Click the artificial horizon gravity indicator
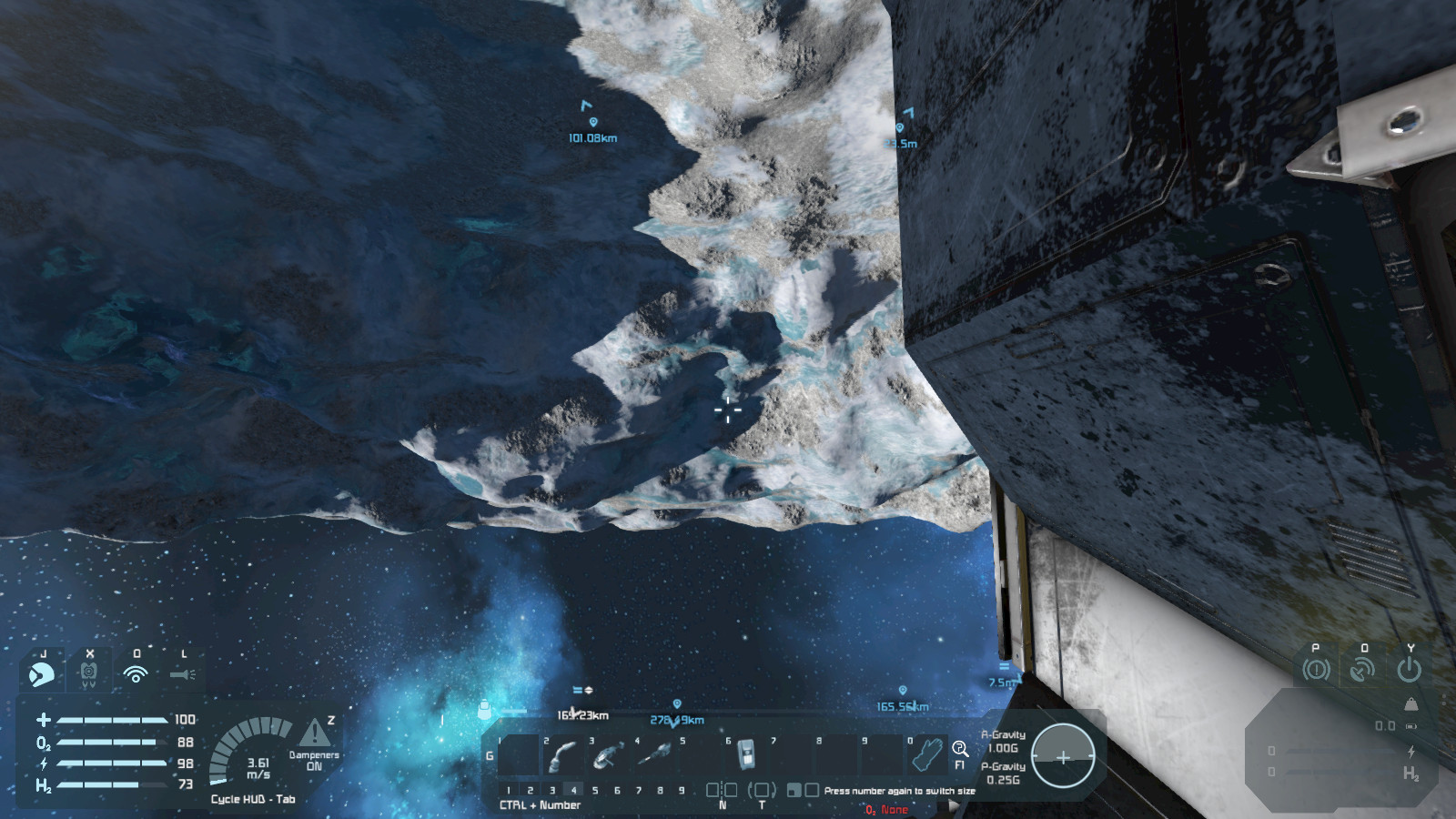This screenshot has height=819, width=1456. (x=1062, y=756)
